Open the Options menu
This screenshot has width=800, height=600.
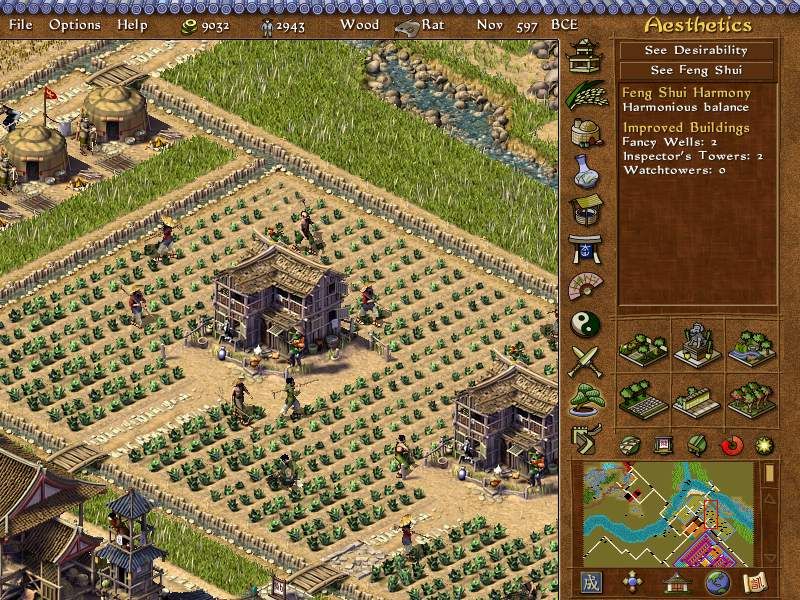click(75, 24)
